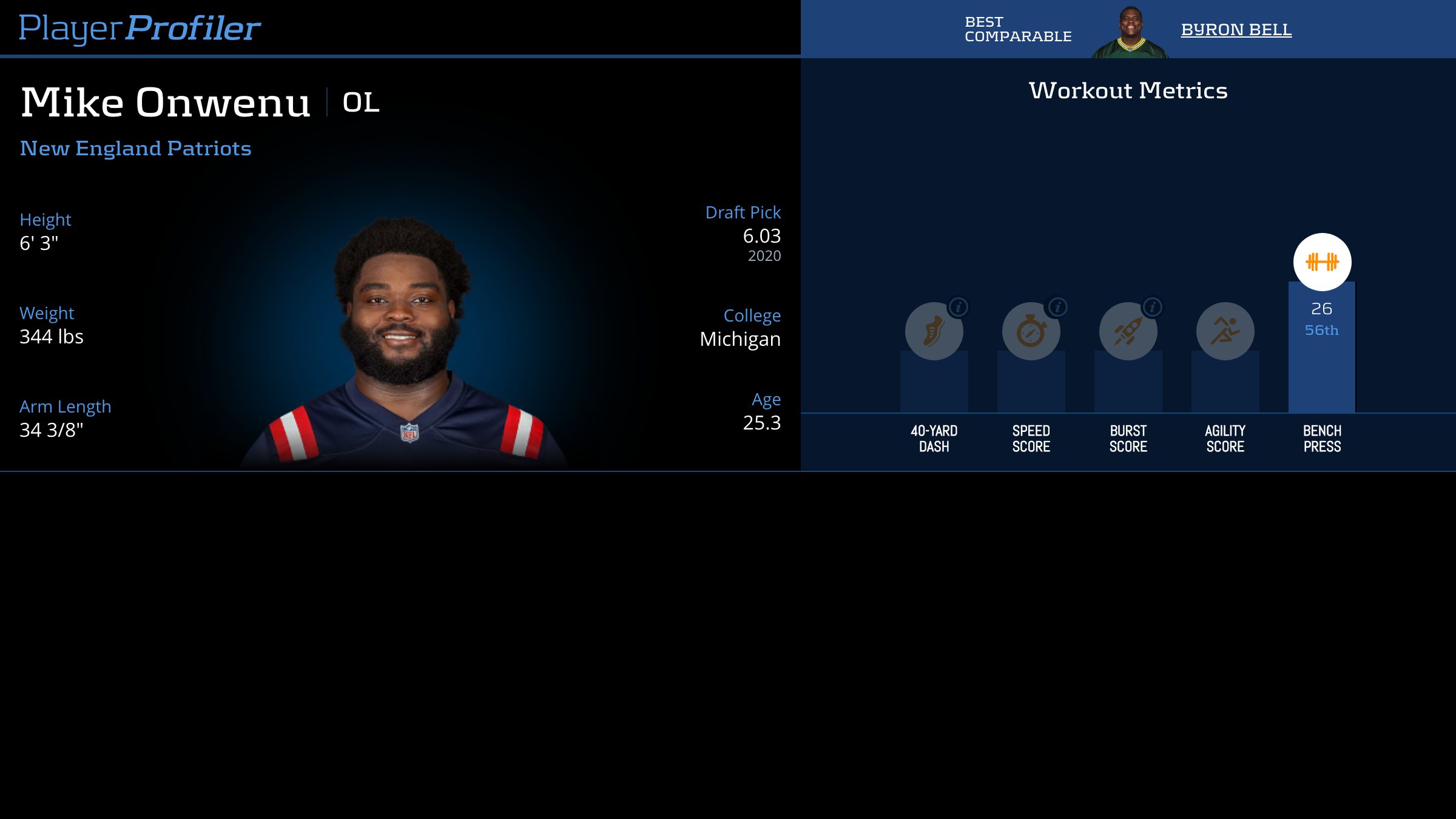The height and width of the screenshot is (819, 1456).
Task: Select the 40-Yard Dash shoe icon
Action: pos(933,332)
